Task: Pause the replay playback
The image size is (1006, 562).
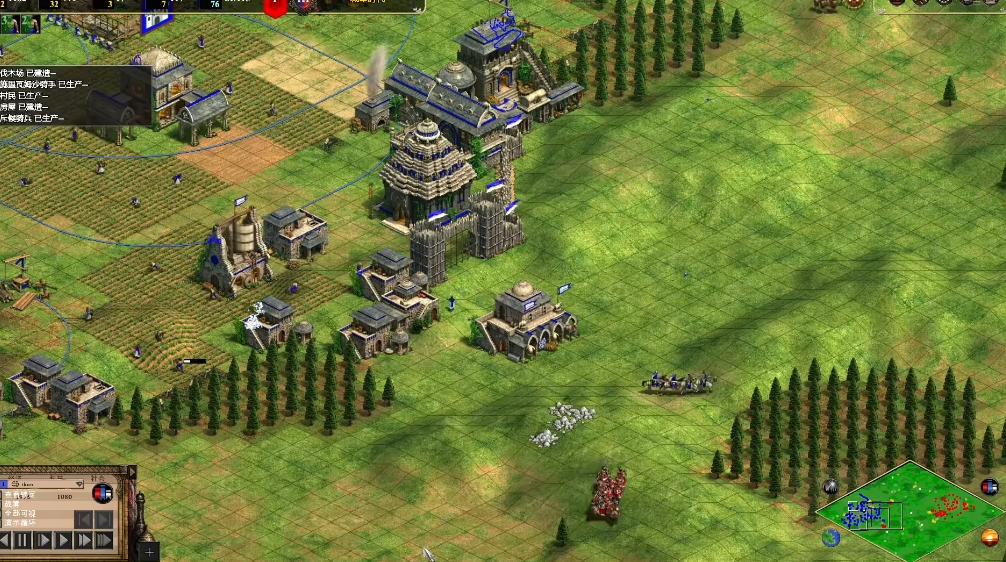Action: click(22, 540)
